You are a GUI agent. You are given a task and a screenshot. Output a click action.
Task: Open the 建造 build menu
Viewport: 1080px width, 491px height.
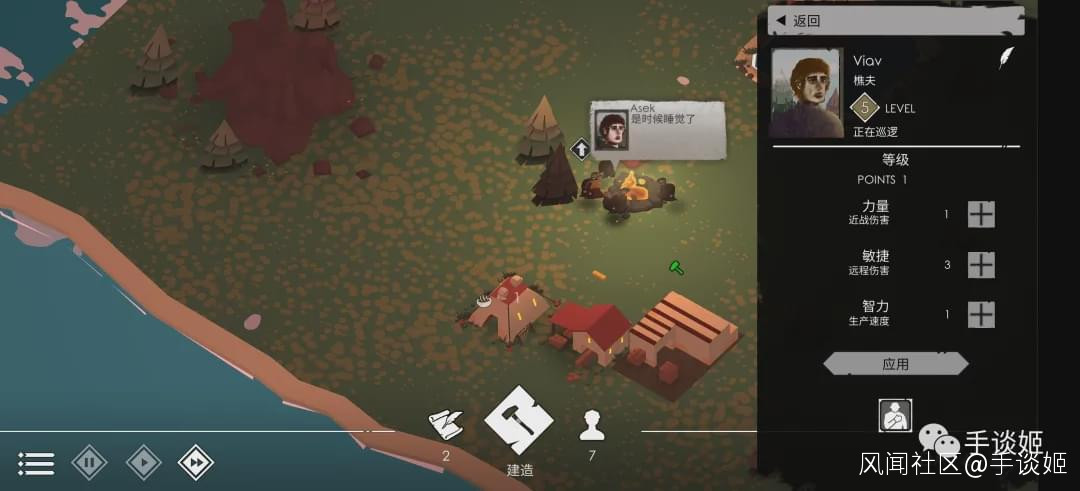point(519,420)
